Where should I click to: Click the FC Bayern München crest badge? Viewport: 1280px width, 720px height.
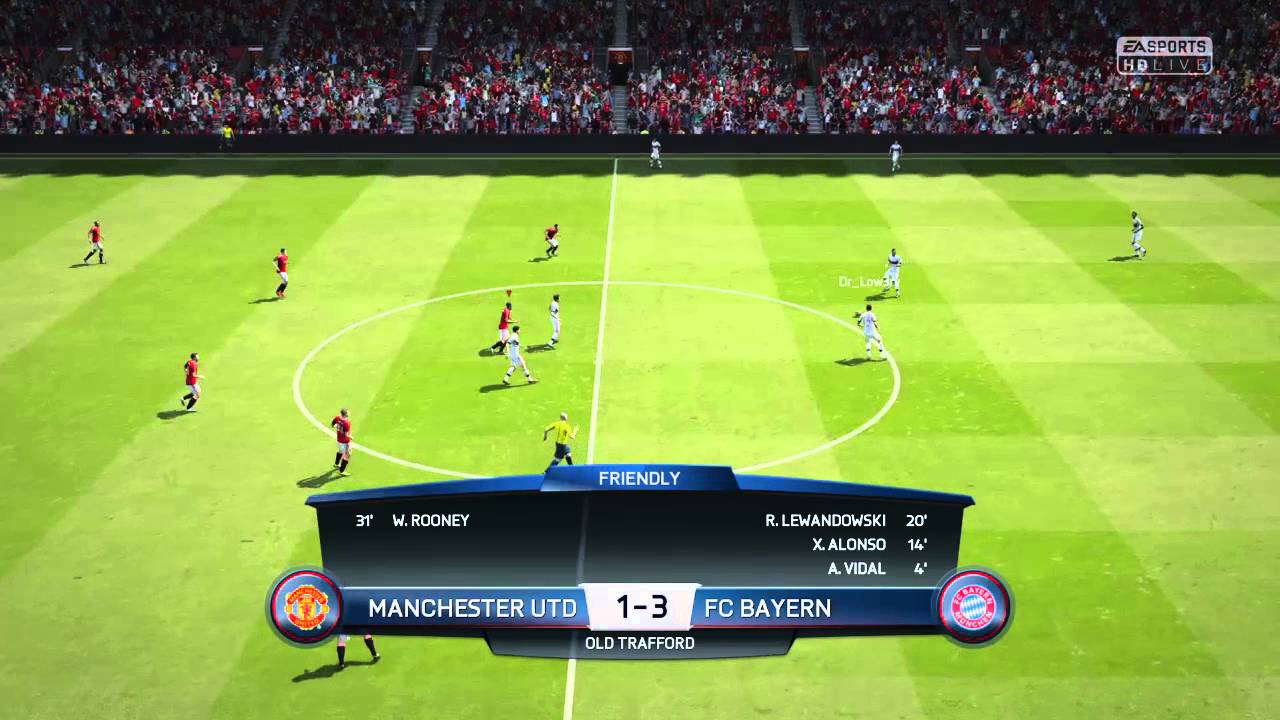[x=972, y=607]
